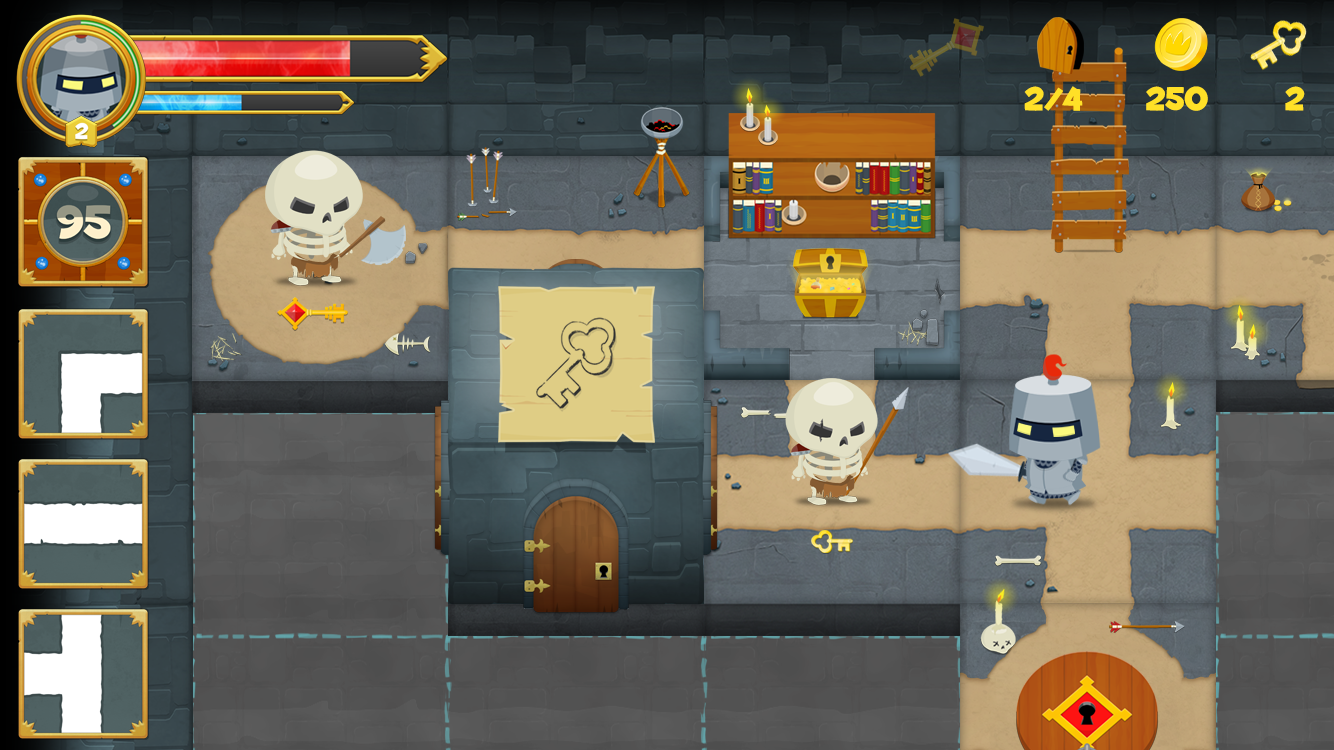Image resolution: width=1334 pixels, height=750 pixels.
Task: Click the golden key counter icon
Action: [1278, 45]
